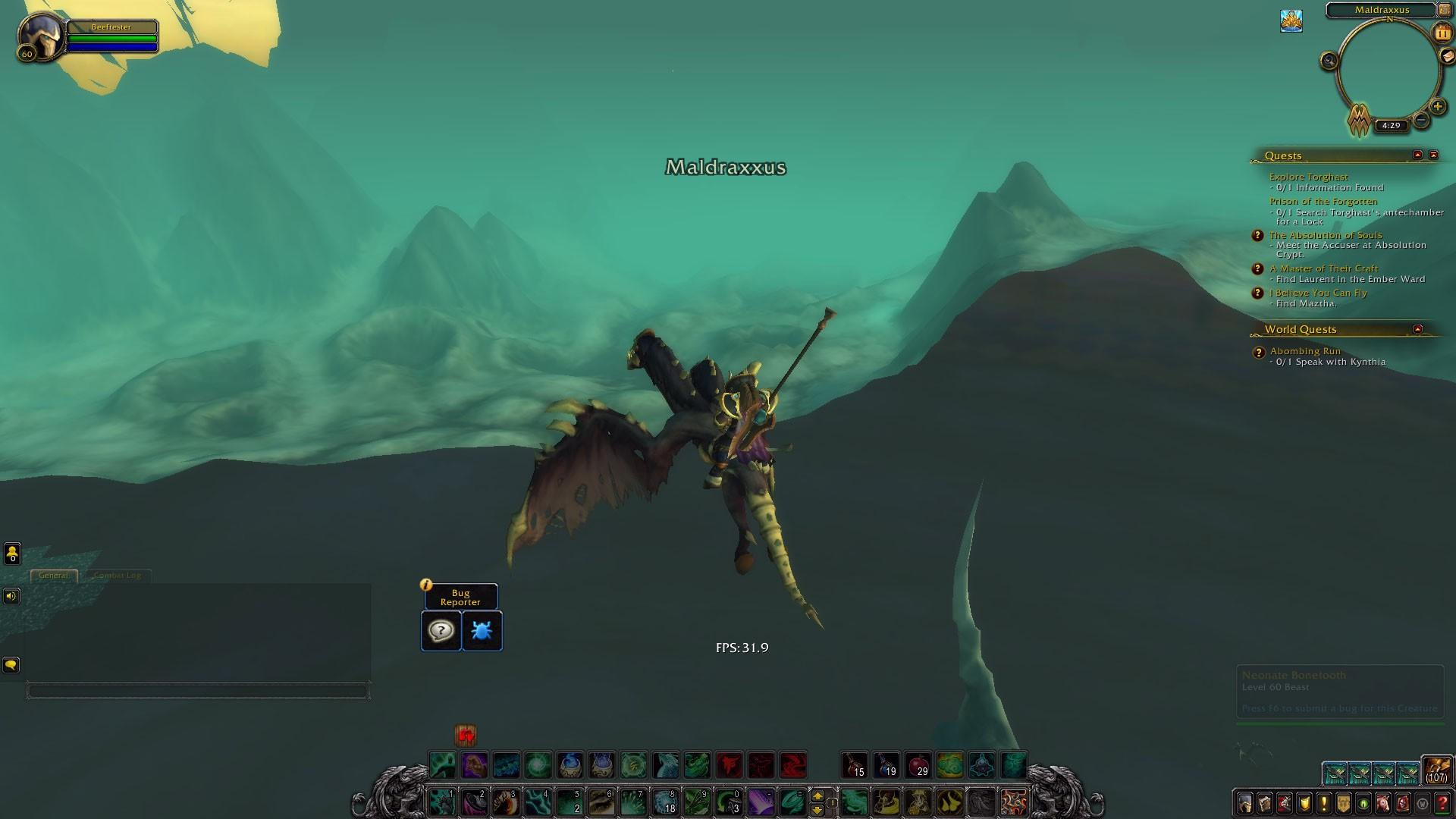Zoom in the minimap with the plus button
This screenshot has height=819, width=1456.
[x=1437, y=106]
